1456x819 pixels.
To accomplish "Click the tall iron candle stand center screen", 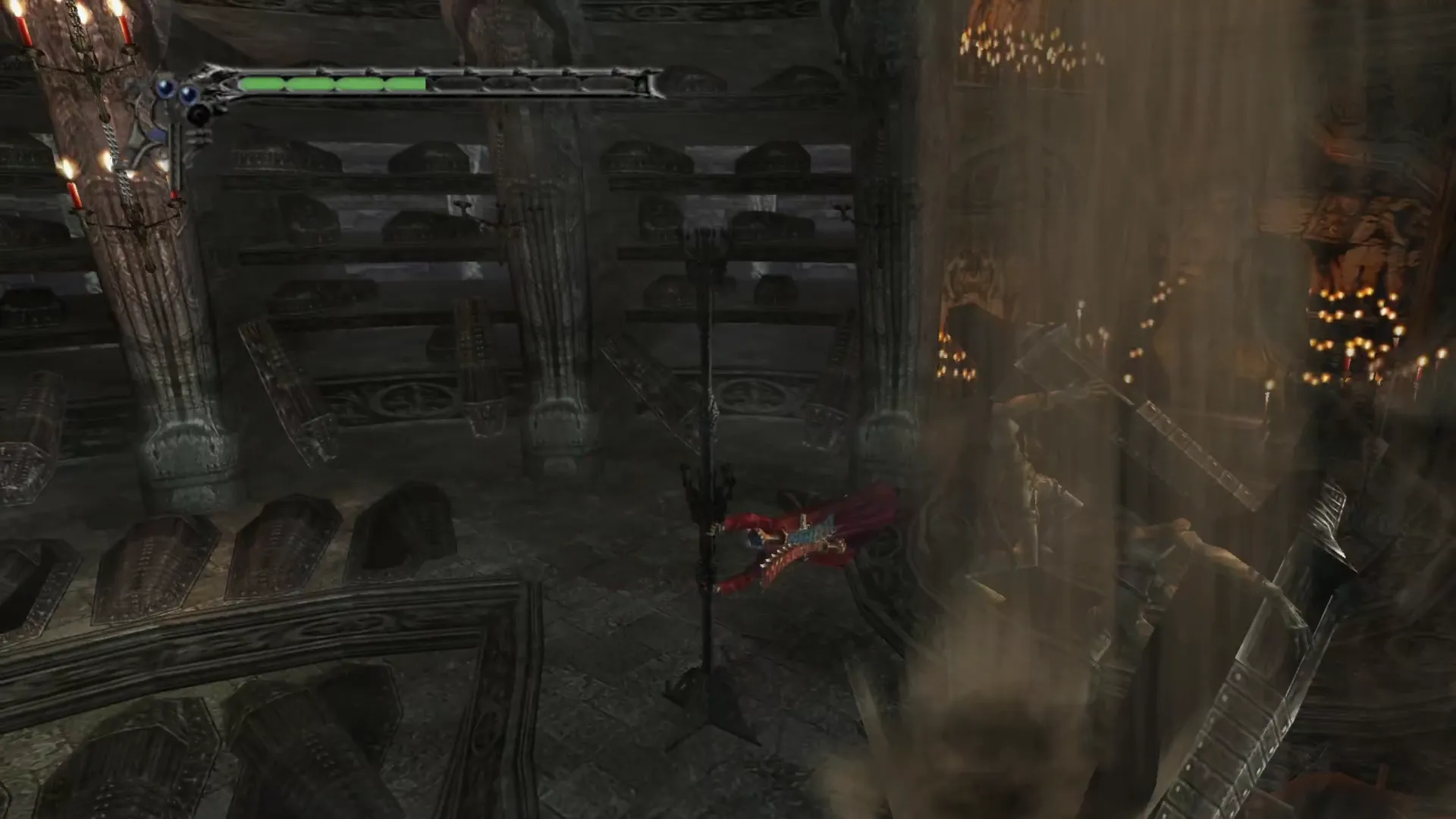I will (x=709, y=493).
